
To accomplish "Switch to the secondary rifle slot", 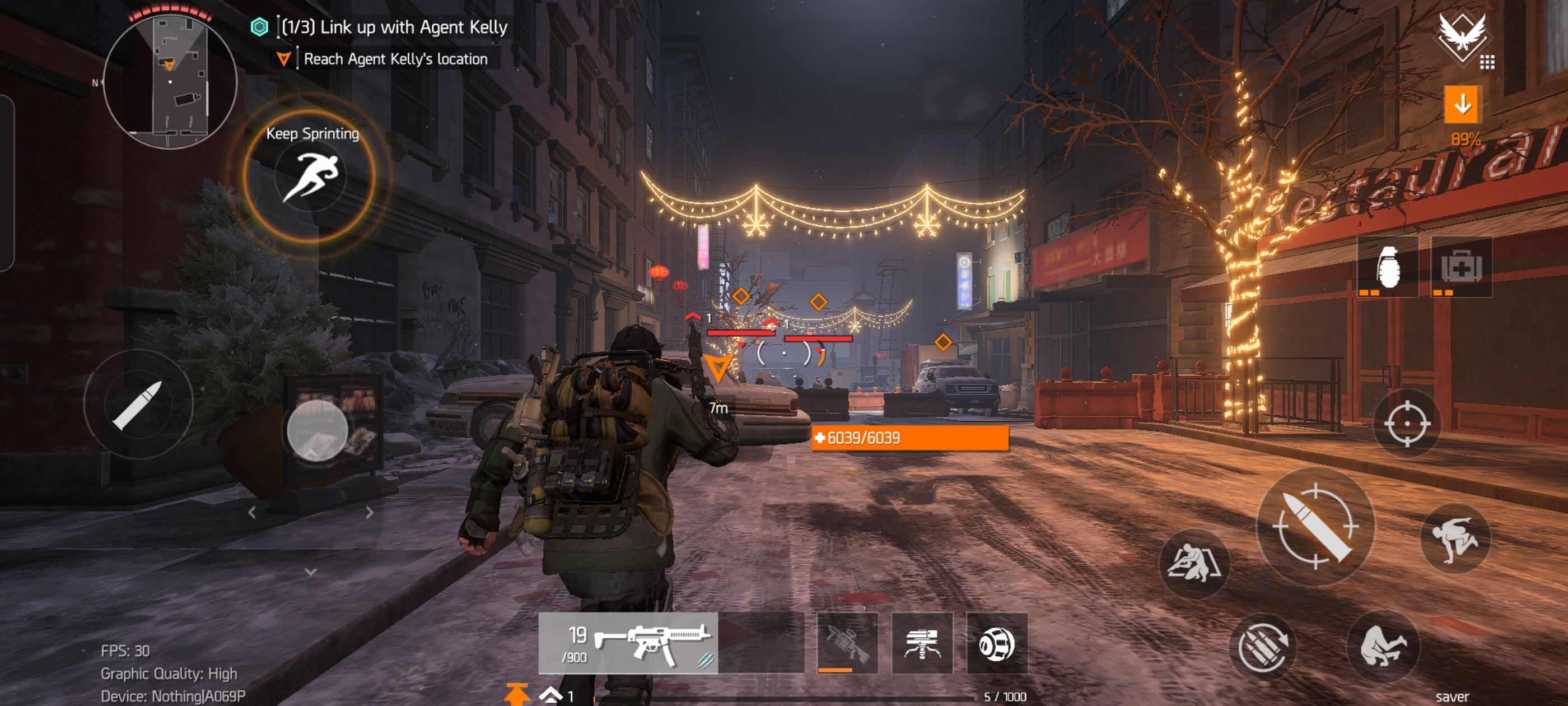I will 847,643.
